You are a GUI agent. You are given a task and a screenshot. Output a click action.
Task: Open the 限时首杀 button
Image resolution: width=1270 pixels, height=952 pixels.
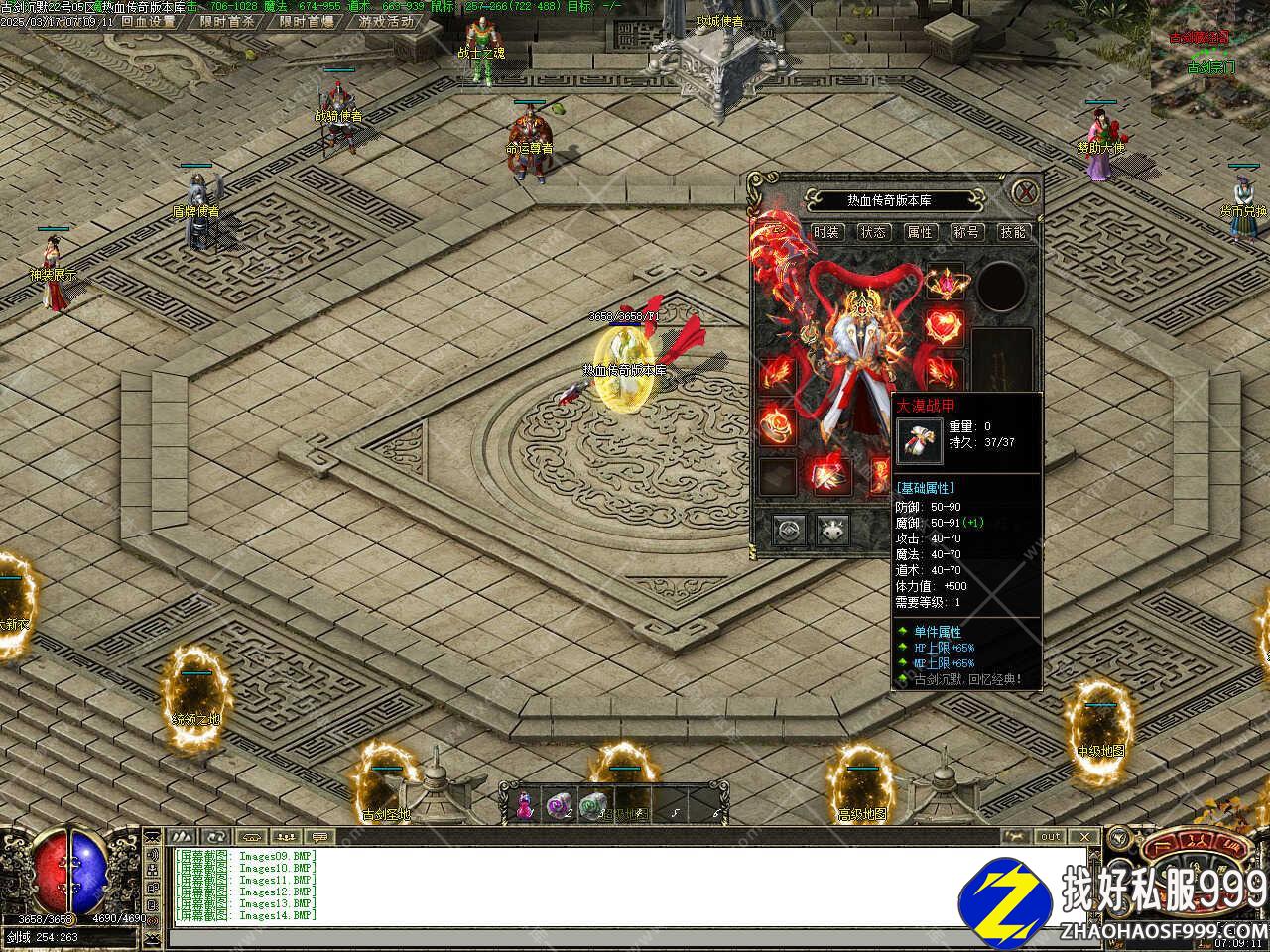point(226,20)
